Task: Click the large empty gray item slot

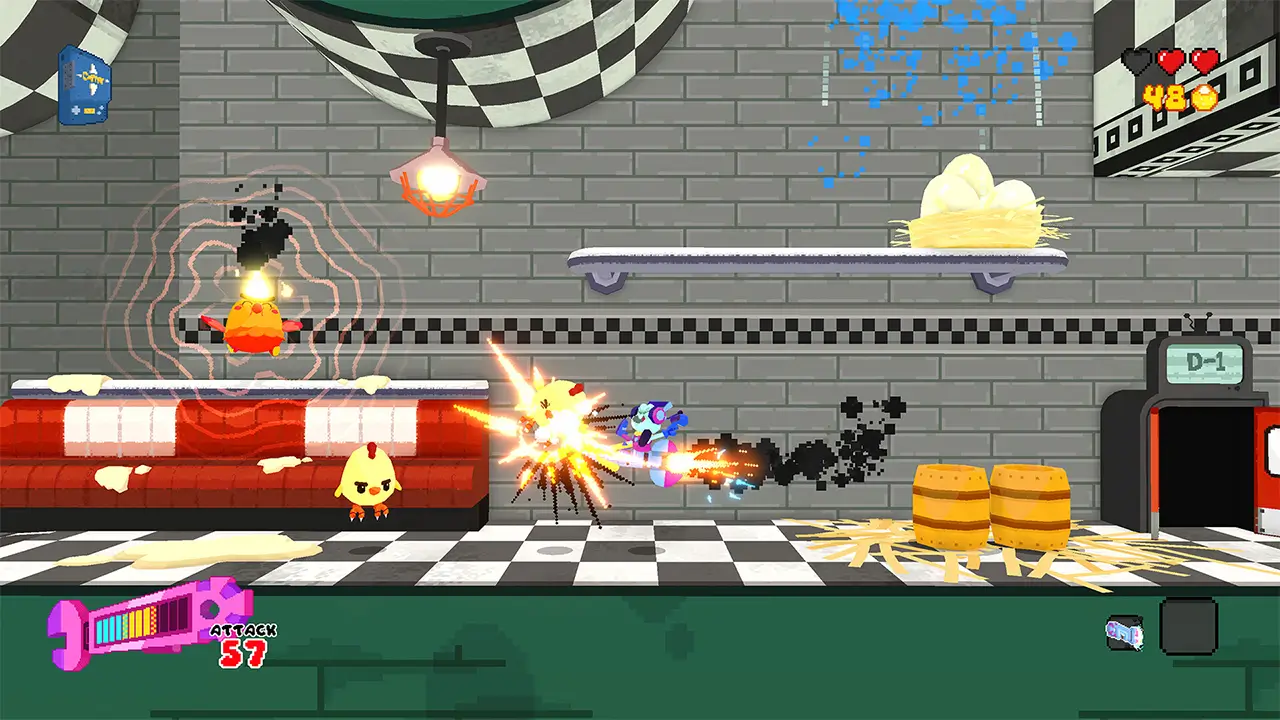Action: coord(1188,627)
